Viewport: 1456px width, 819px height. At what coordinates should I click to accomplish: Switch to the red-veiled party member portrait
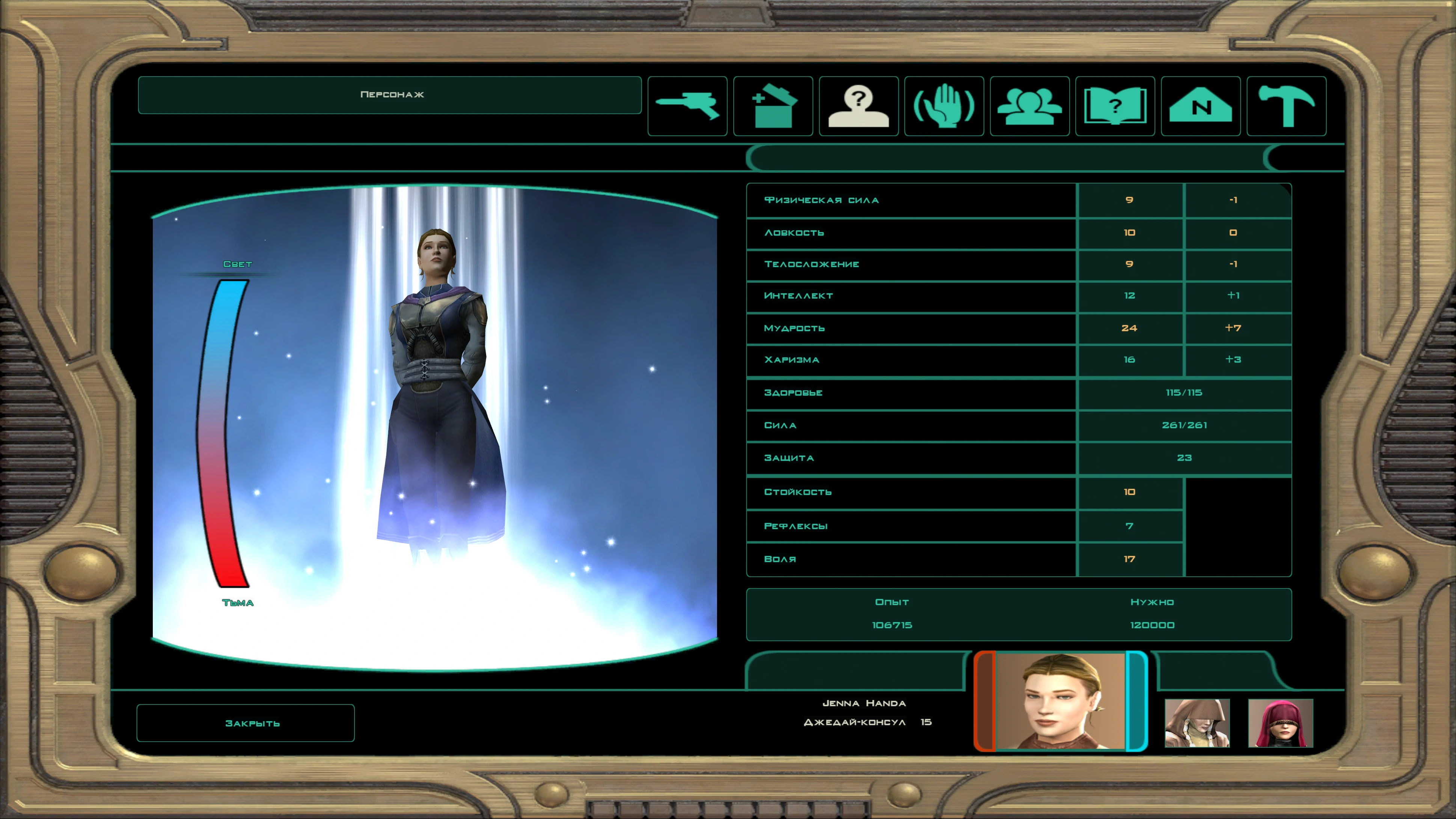(1280, 723)
